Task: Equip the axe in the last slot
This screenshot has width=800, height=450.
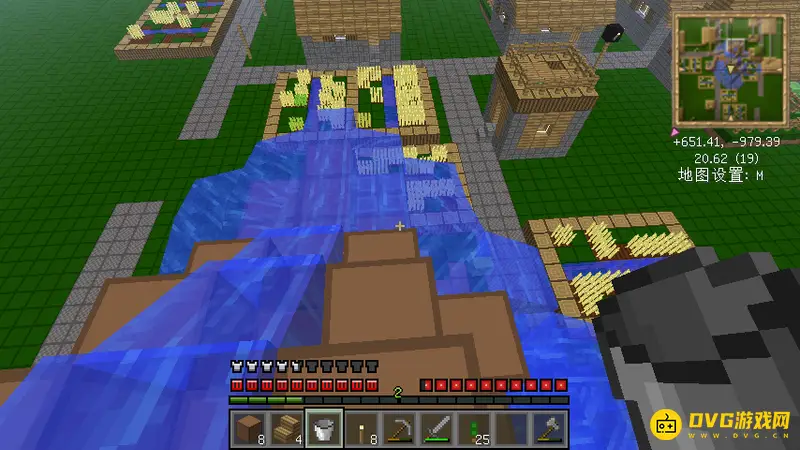Action: tap(550, 429)
